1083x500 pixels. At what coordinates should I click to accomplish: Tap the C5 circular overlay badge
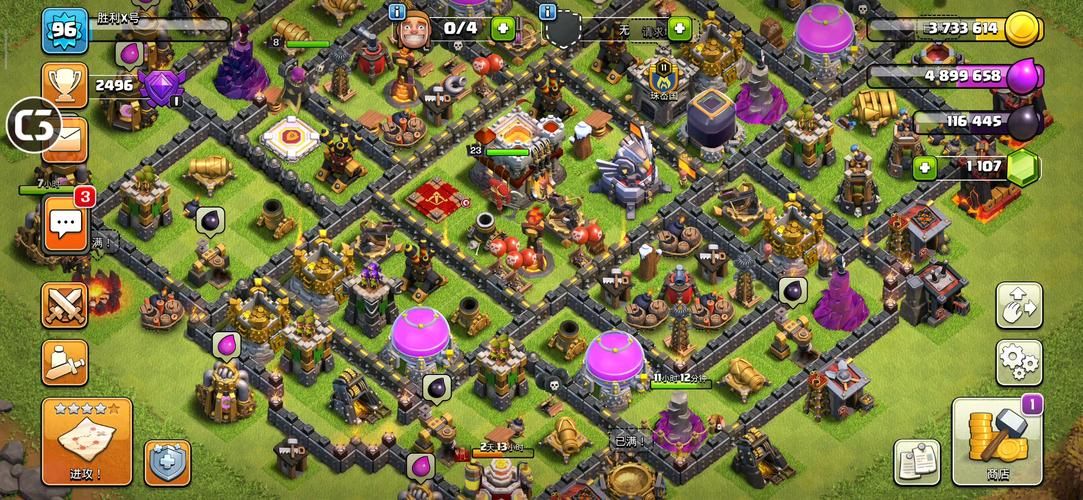[x=34, y=125]
